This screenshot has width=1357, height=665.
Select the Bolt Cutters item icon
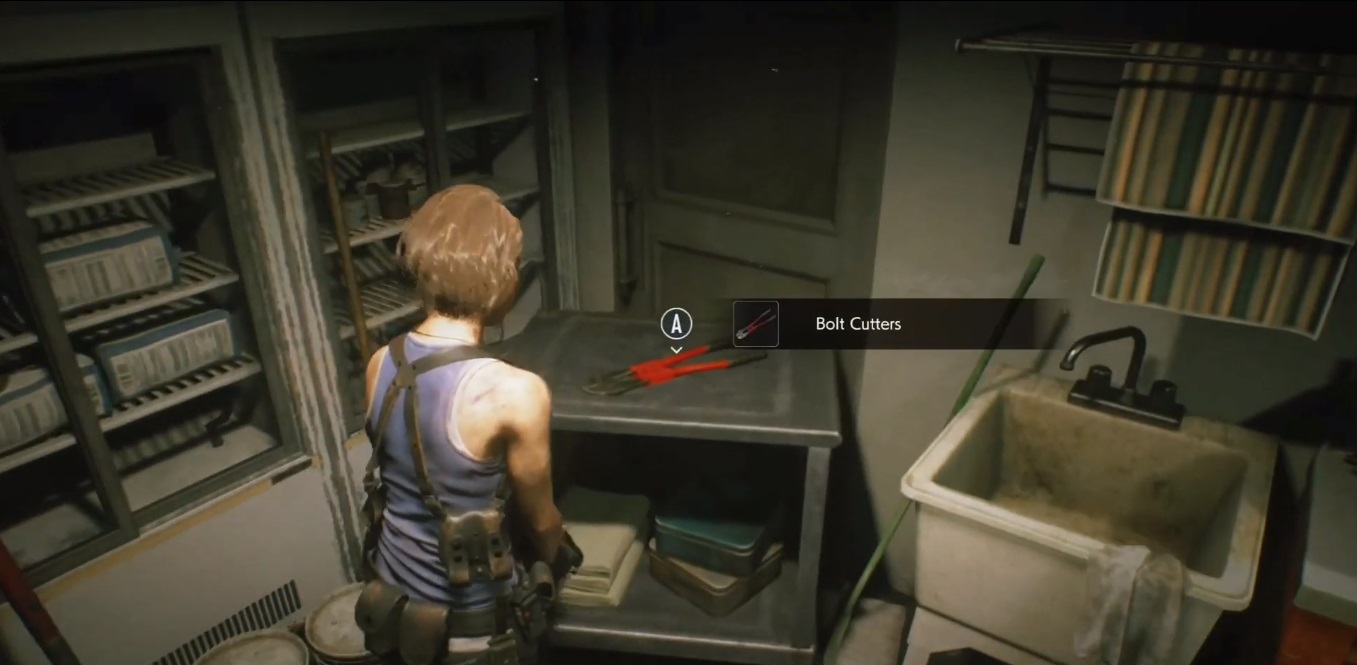pyautogui.click(x=755, y=324)
